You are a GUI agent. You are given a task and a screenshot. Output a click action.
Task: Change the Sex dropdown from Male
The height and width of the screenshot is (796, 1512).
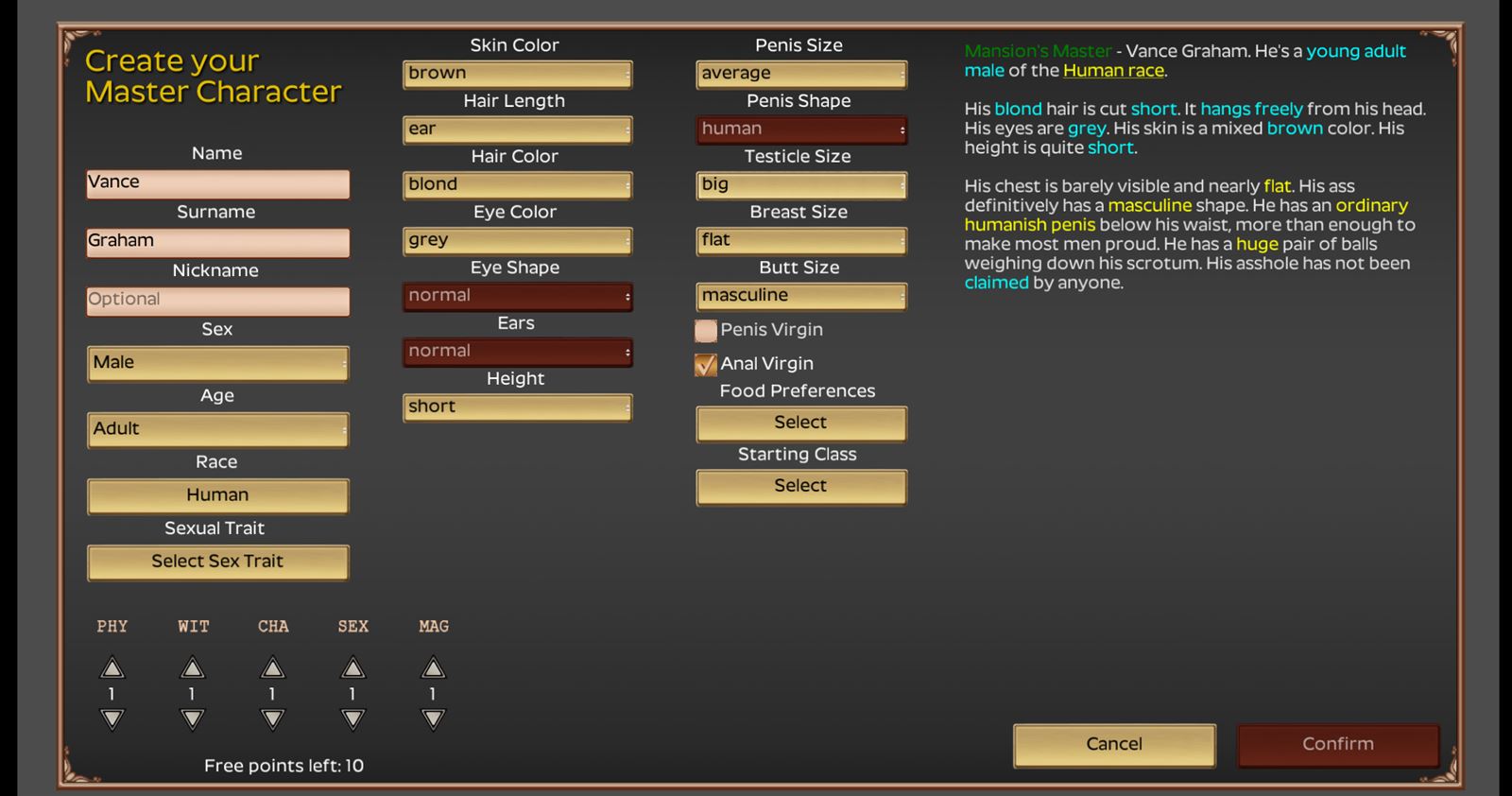pos(217,363)
